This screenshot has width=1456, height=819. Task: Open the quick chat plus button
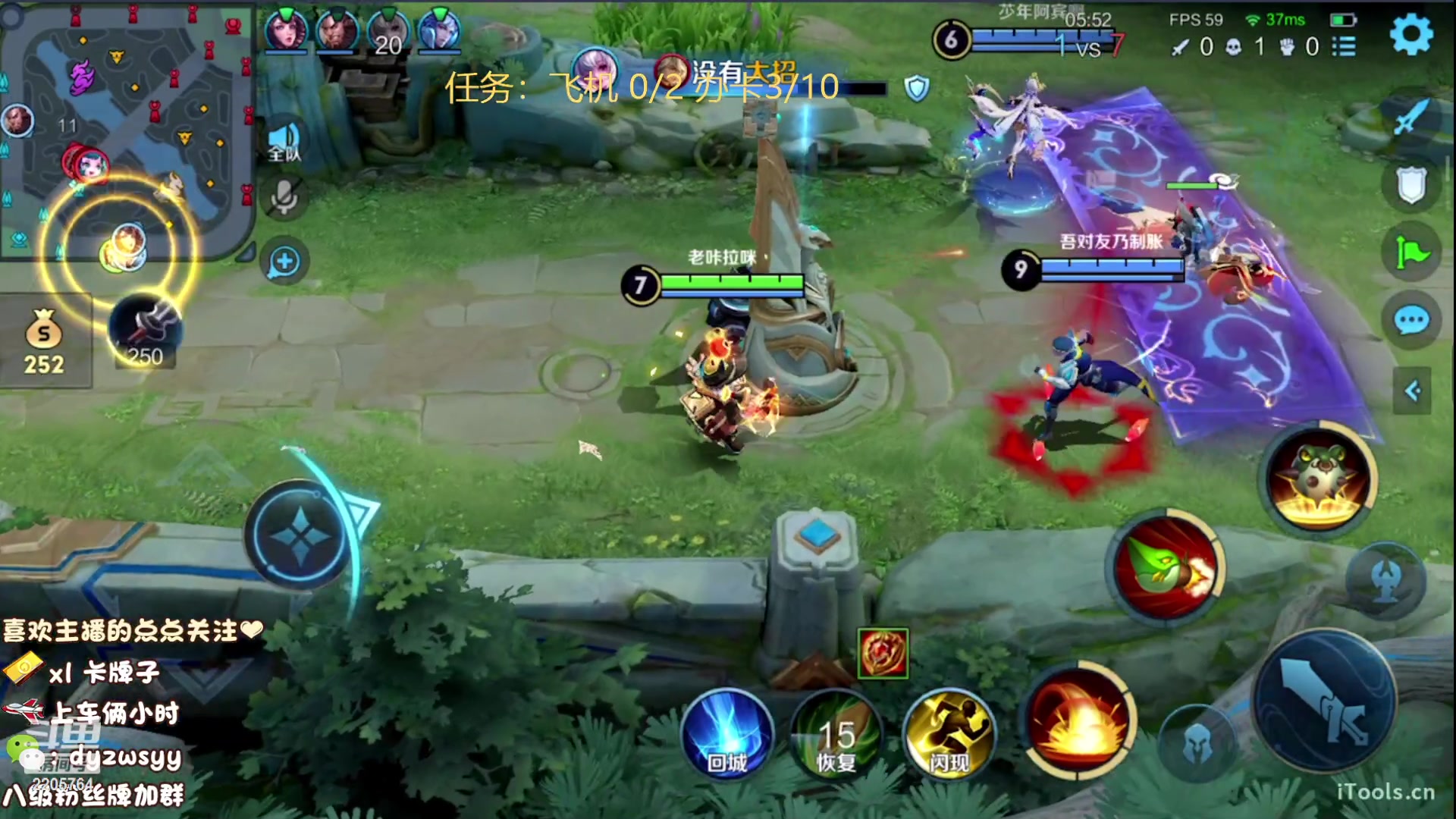pos(284,262)
